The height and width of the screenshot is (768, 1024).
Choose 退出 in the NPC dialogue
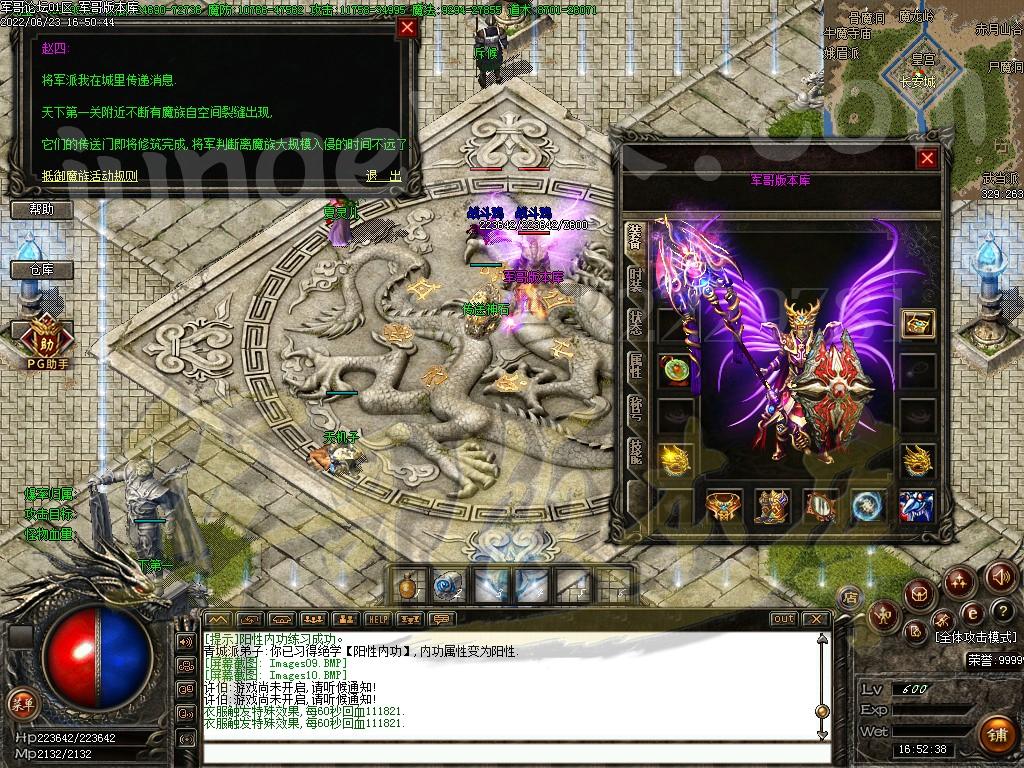383,176
